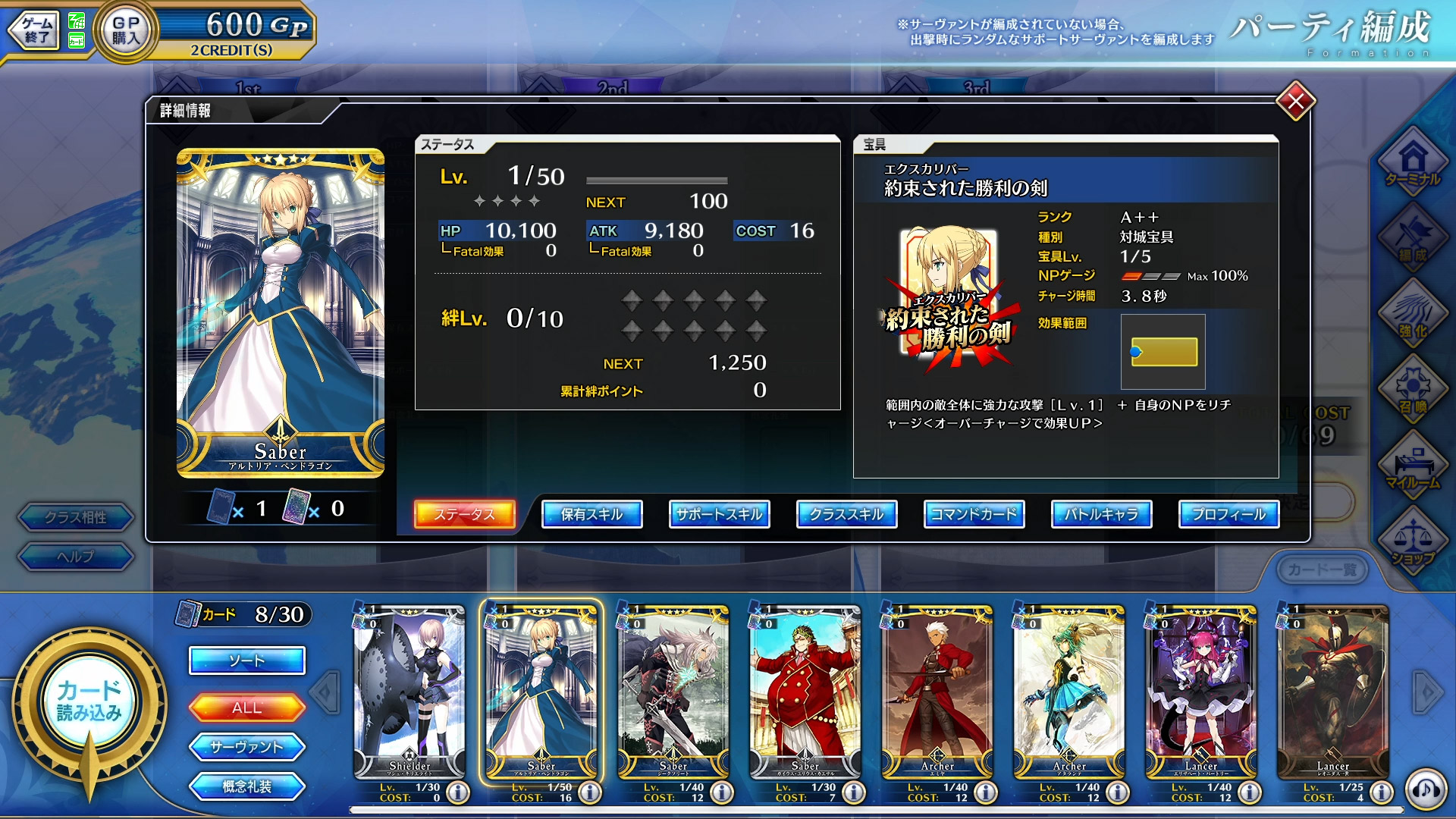1456x819 pixels.
Task: Tap the カード読み込み round button
Action: coord(89,701)
